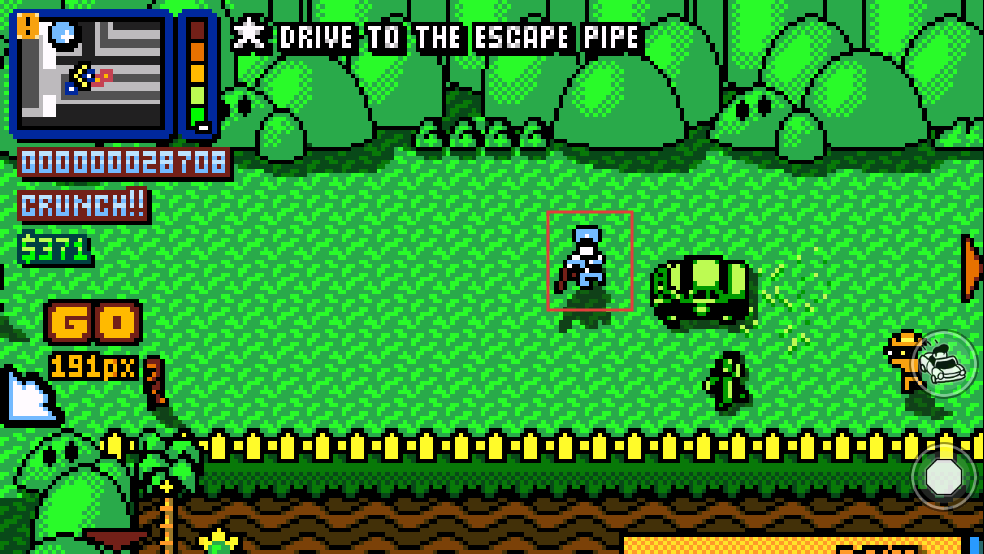Tap the car icon touch button

(x=945, y=363)
